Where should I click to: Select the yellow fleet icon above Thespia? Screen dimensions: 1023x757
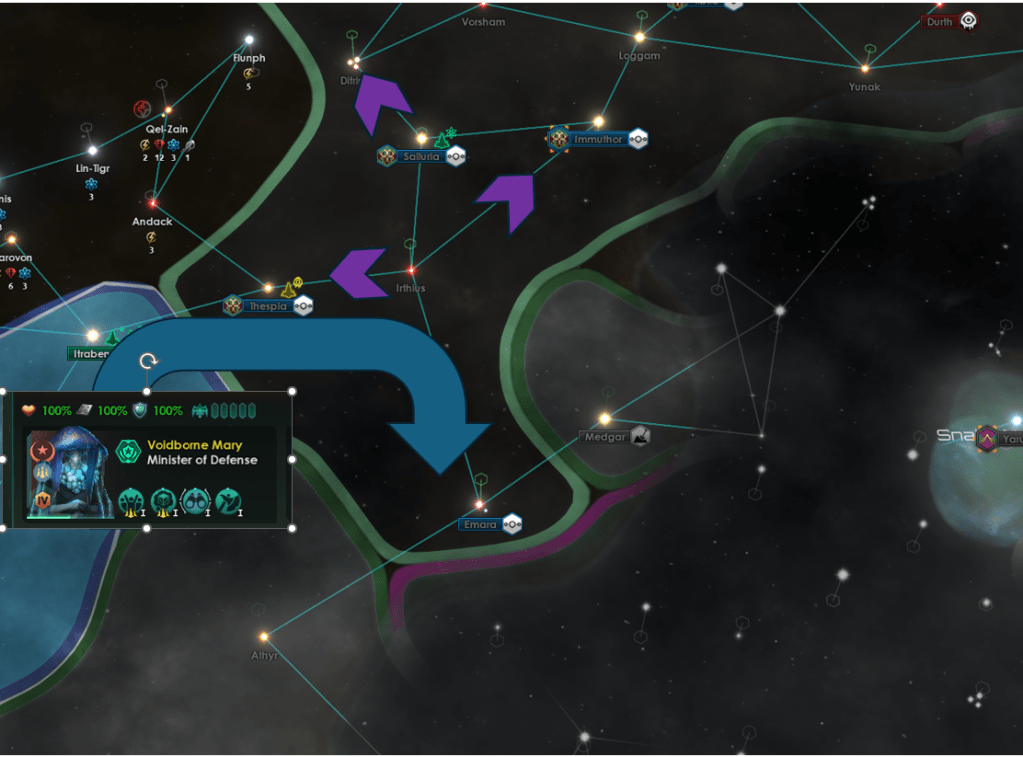point(289,288)
